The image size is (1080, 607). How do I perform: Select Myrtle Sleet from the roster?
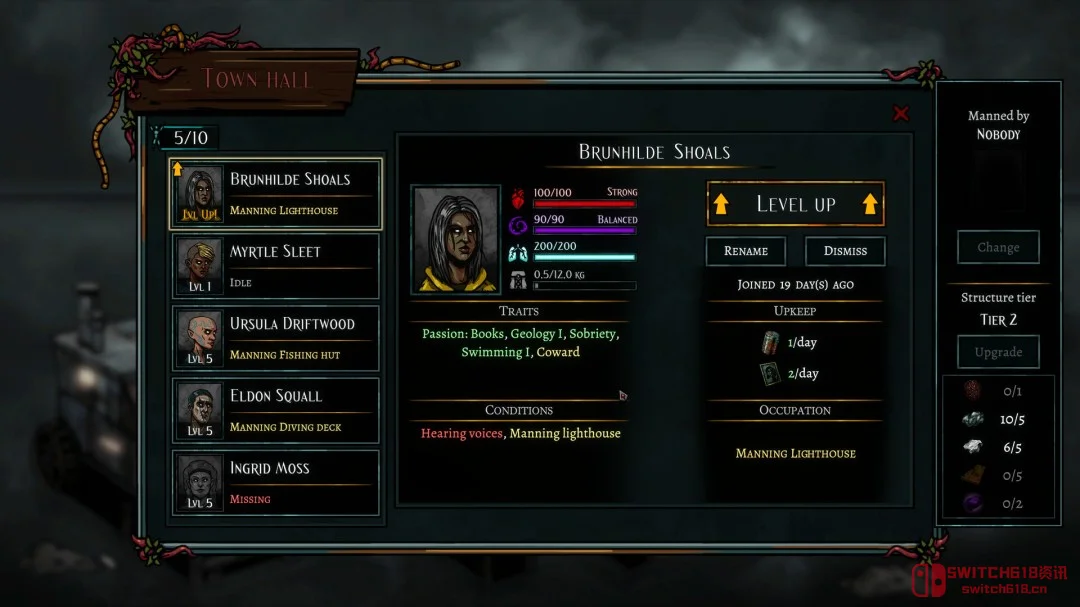(276, 266)
